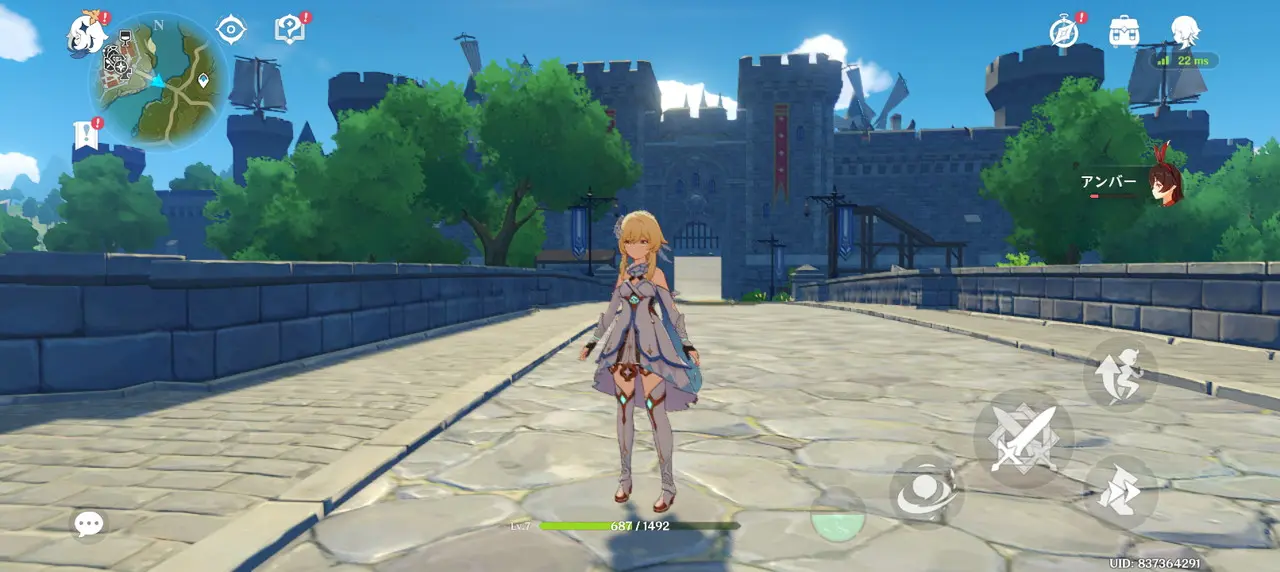Open the tutorial question mark icon
The height and width of the screenshot is (572, 1280).
pyautogui.click(x=289, y=29)
